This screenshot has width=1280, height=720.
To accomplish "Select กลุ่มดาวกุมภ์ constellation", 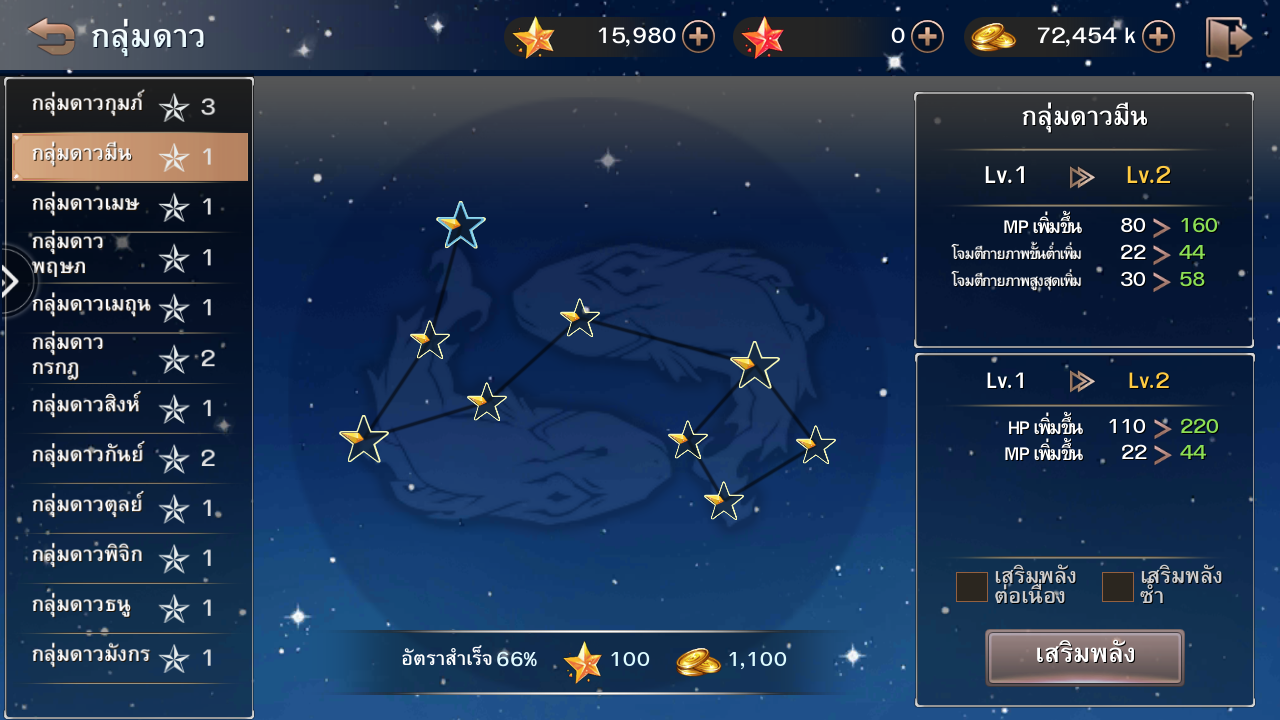I will [x=129, y=106].
